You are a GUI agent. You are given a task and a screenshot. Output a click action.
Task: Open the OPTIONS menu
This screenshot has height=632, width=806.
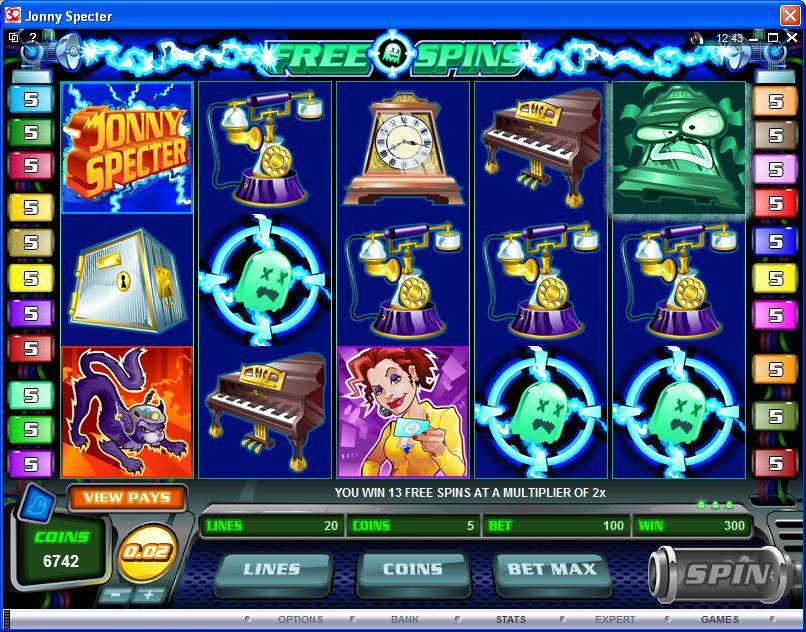coord(300,620)
